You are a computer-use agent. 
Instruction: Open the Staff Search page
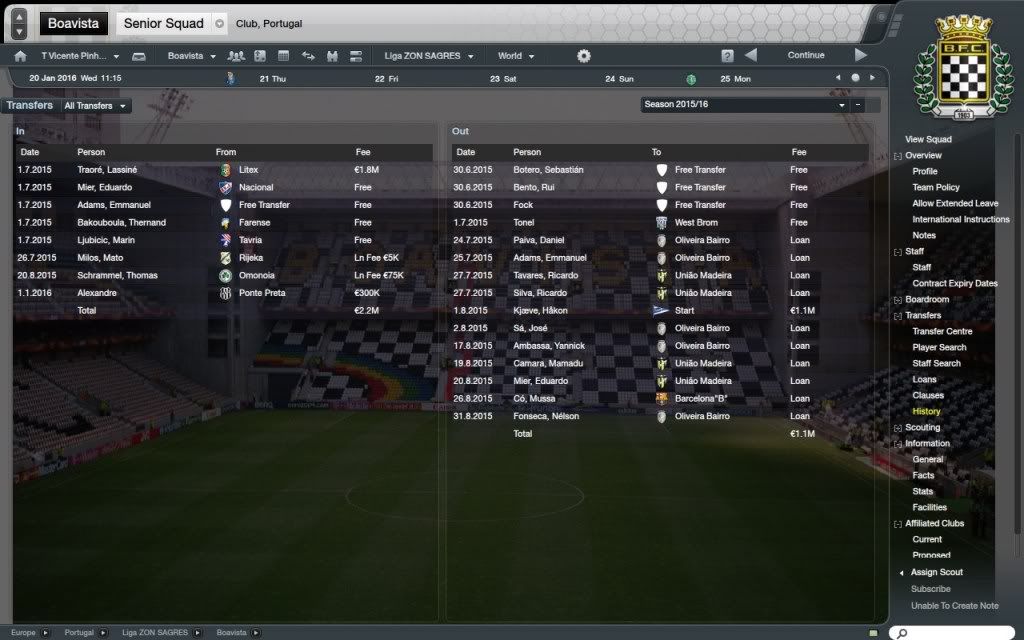click(x=936, y=363)
